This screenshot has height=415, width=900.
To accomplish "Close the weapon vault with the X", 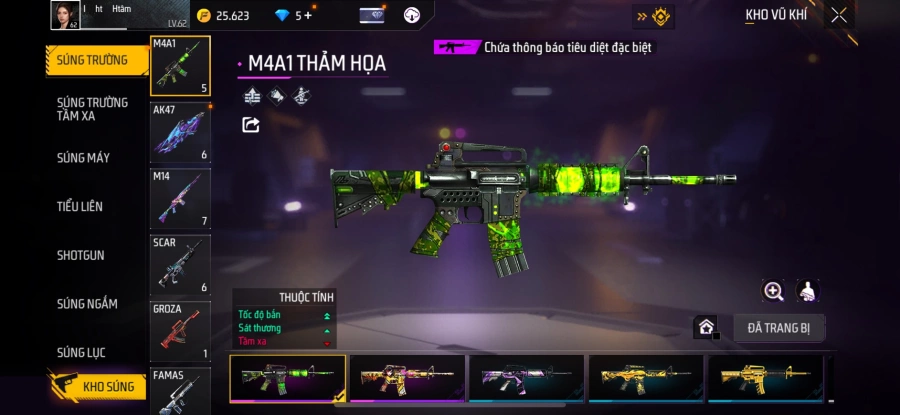I will pos(839,15).
